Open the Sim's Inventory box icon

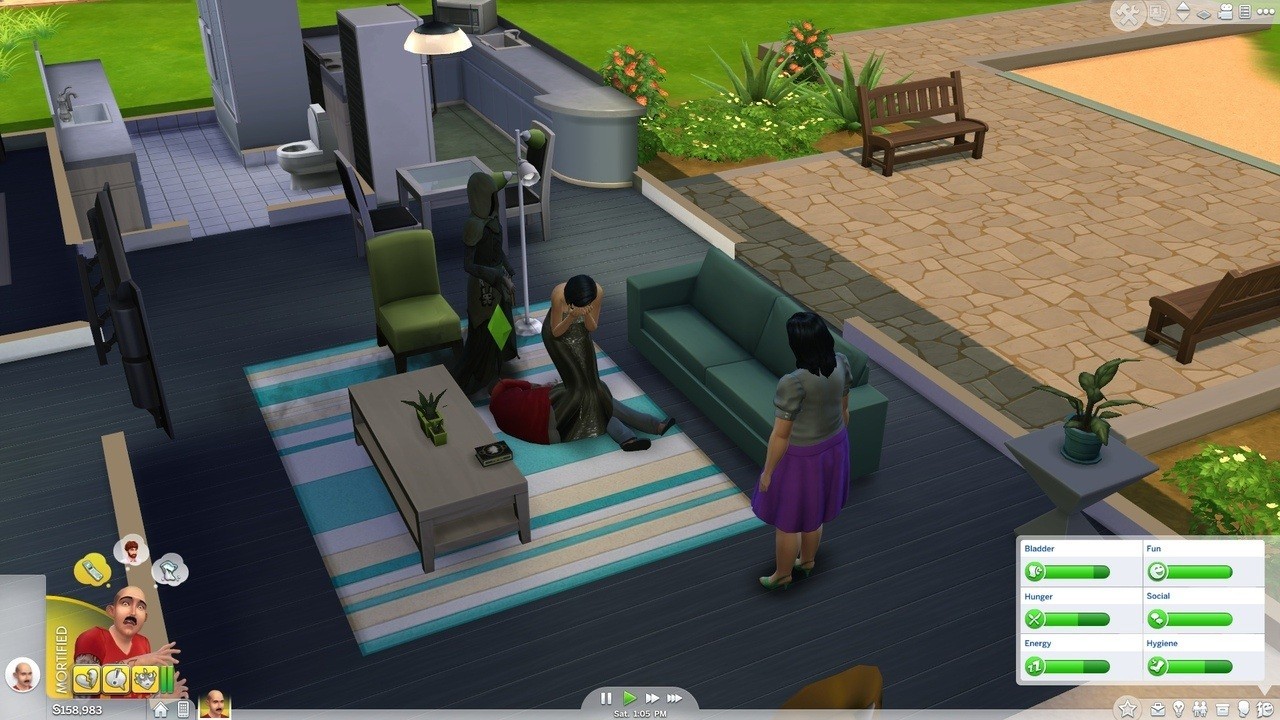[x=1222, y=708]
